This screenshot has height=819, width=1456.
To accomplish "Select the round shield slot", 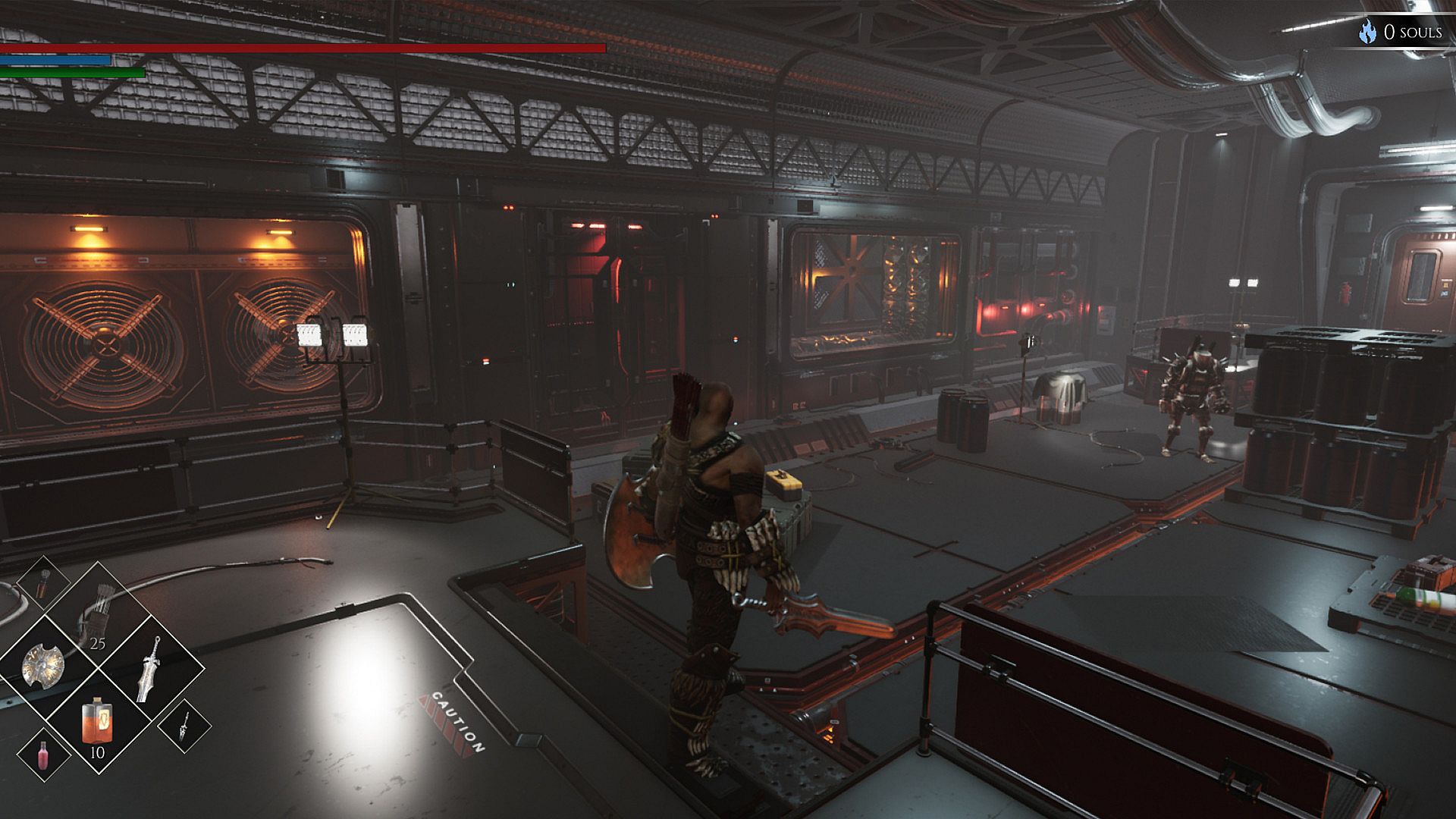I will click(x=44, y=667).
